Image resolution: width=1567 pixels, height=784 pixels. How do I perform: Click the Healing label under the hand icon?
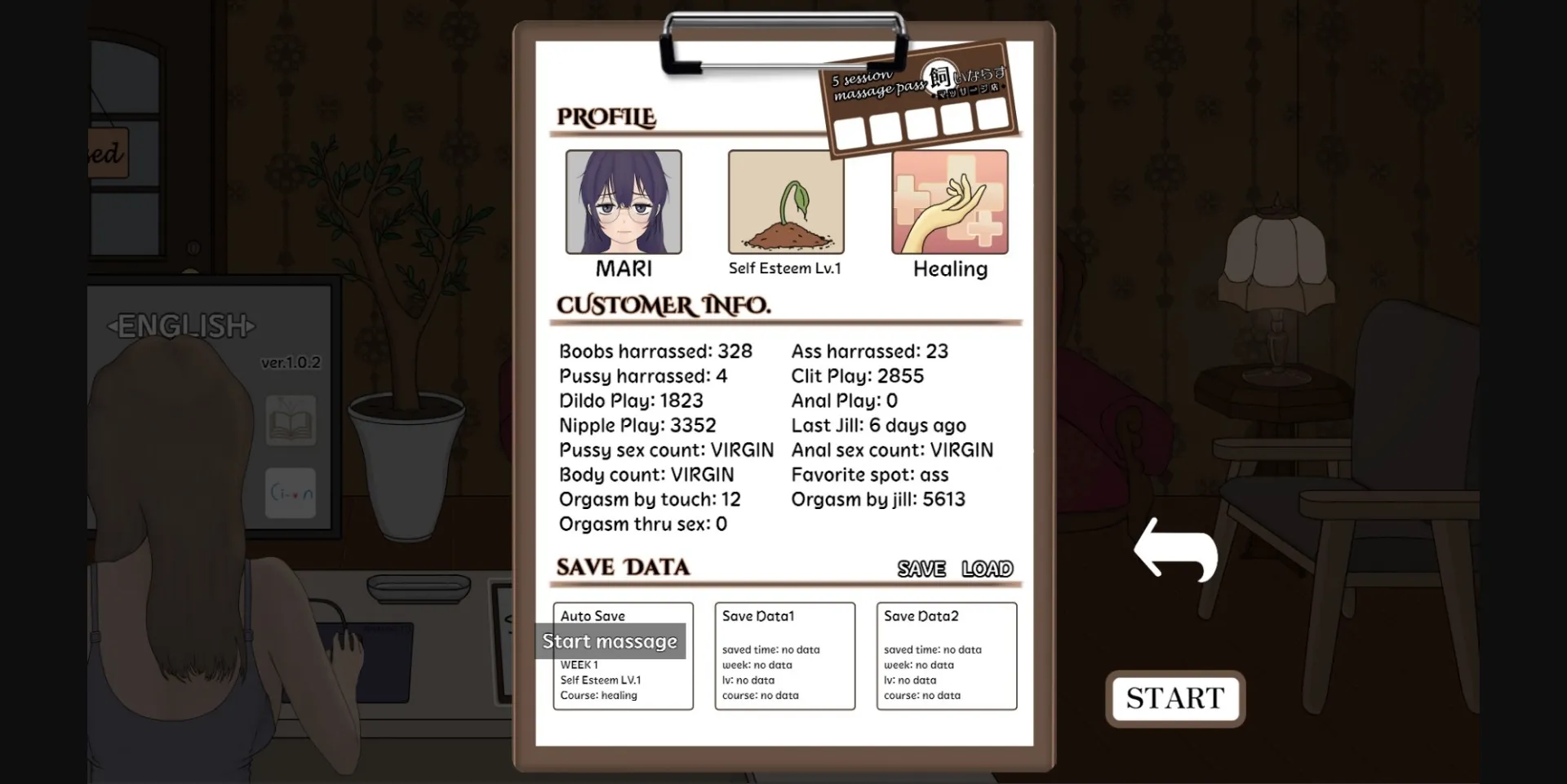pyautogui.click(x=949, y=269)
